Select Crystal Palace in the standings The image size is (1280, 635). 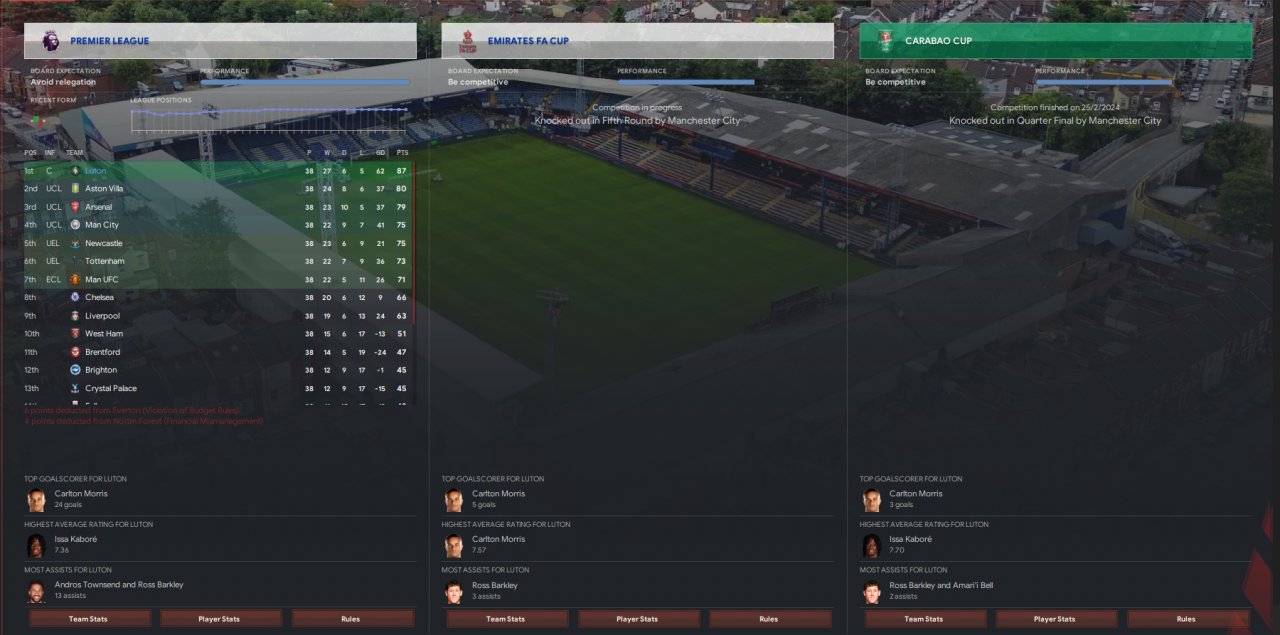coord(111,388)
